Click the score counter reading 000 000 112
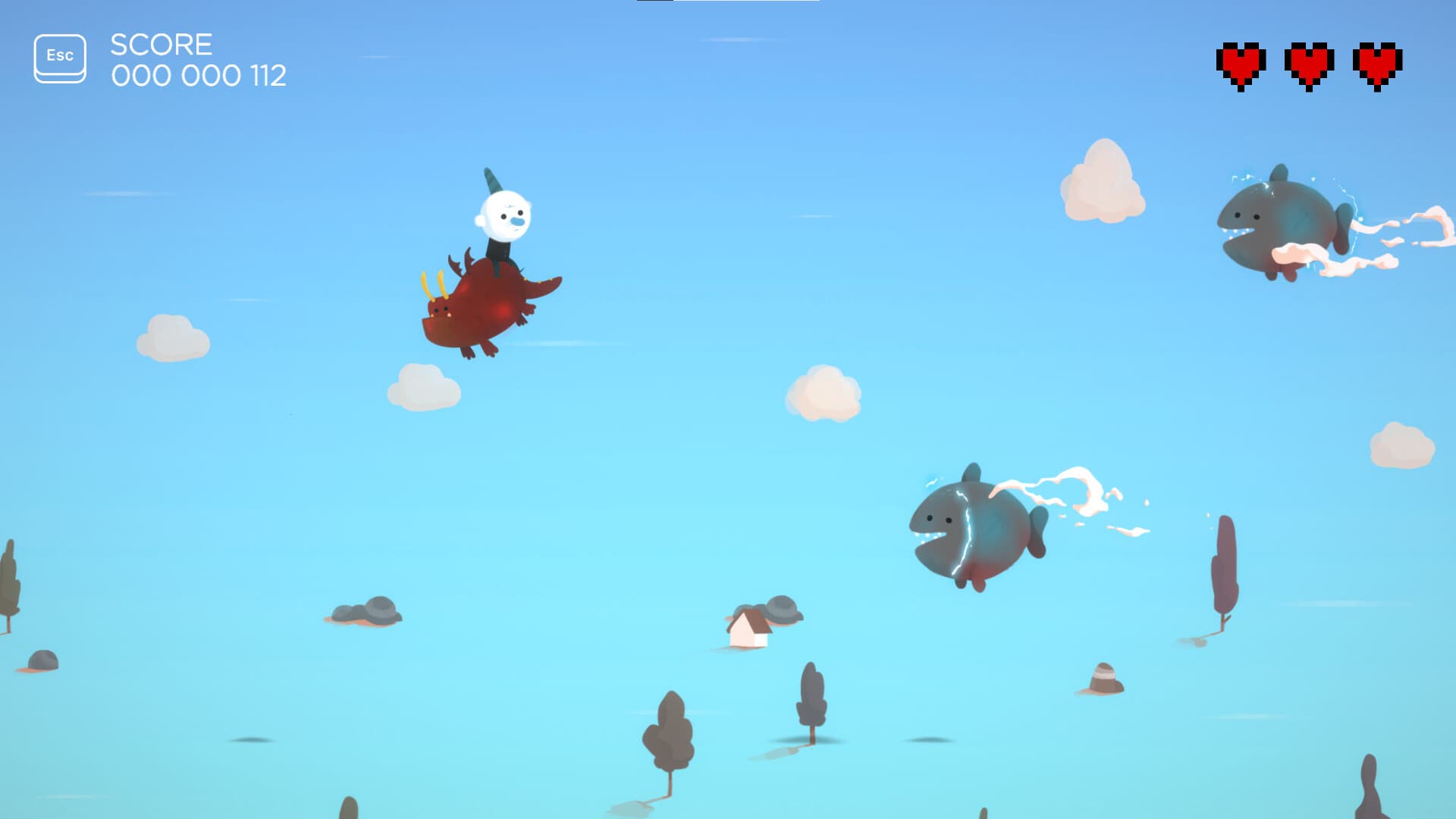 [199, 76]
